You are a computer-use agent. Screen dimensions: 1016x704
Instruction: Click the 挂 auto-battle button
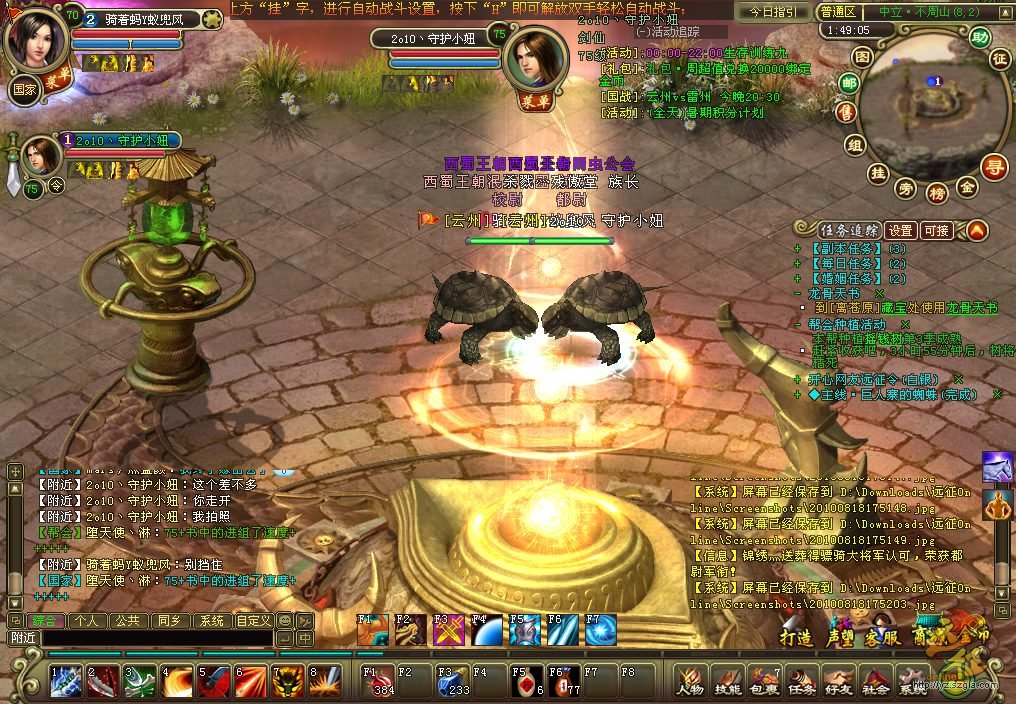[x=878, y=174]
